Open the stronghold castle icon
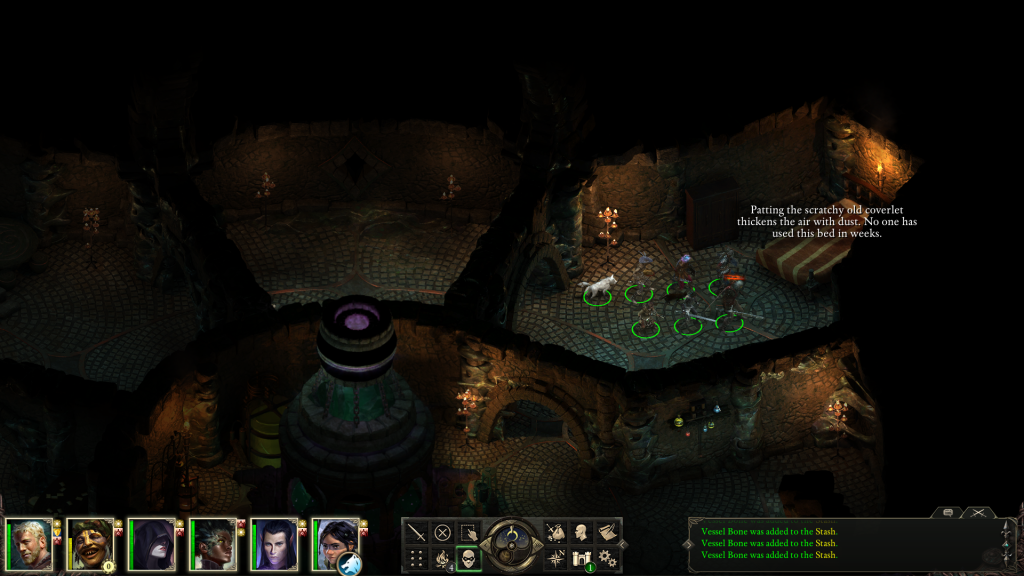This screenshot has width=1024, height=576. point(581,558)
